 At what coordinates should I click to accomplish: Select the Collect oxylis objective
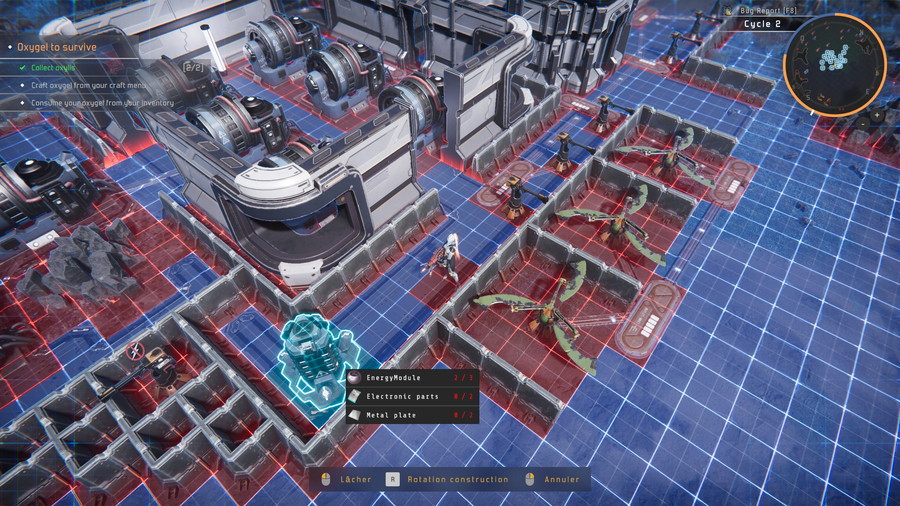pyautogui.click(x=52, y=68)
